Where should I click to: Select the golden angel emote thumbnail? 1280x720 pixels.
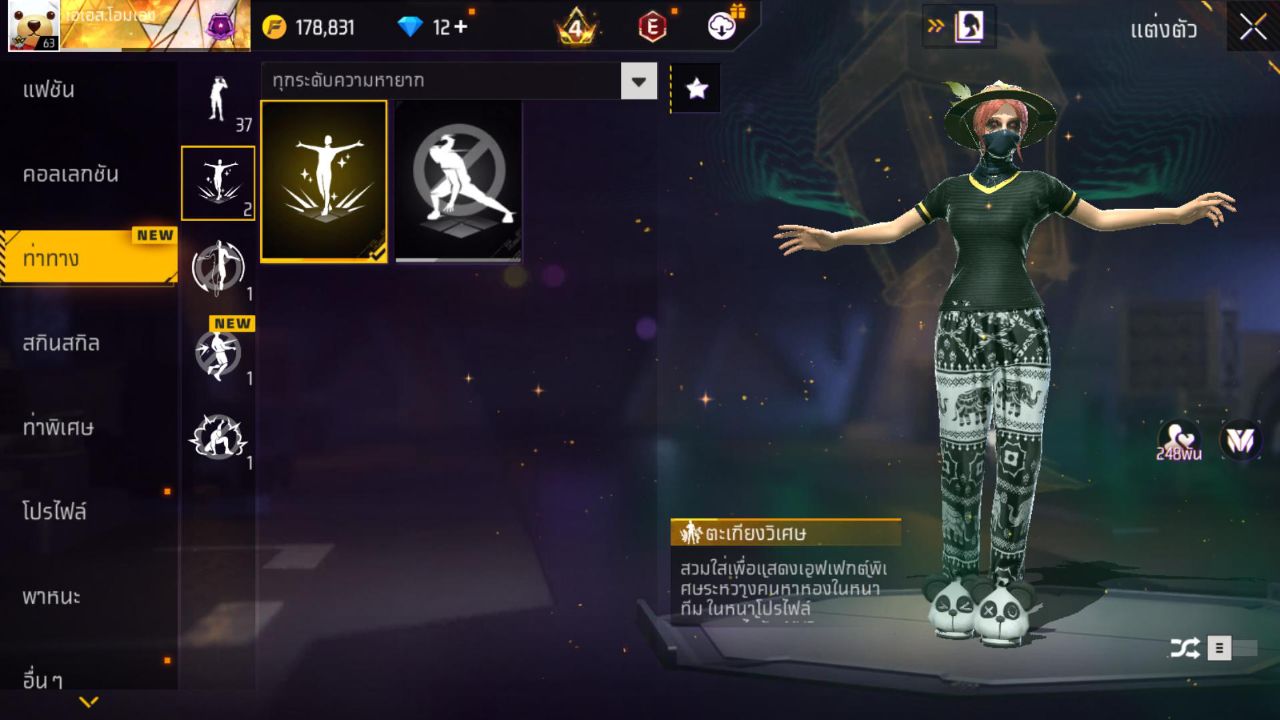pos(324,181)
